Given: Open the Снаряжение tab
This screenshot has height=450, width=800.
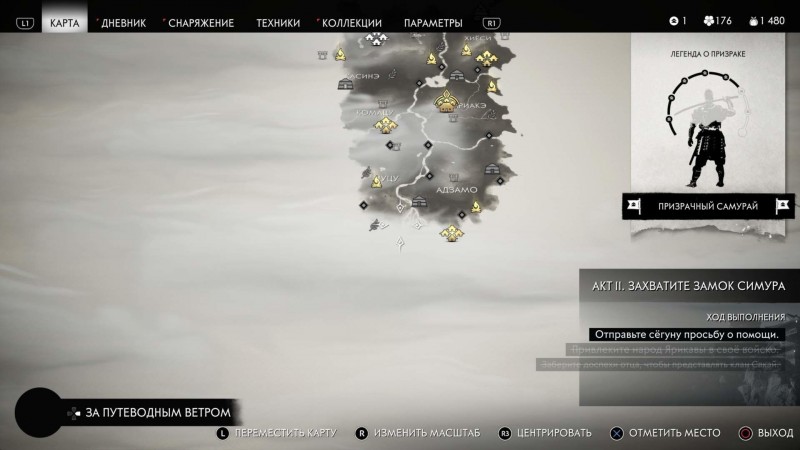Looking at the screenshot, I should point(201,22).
